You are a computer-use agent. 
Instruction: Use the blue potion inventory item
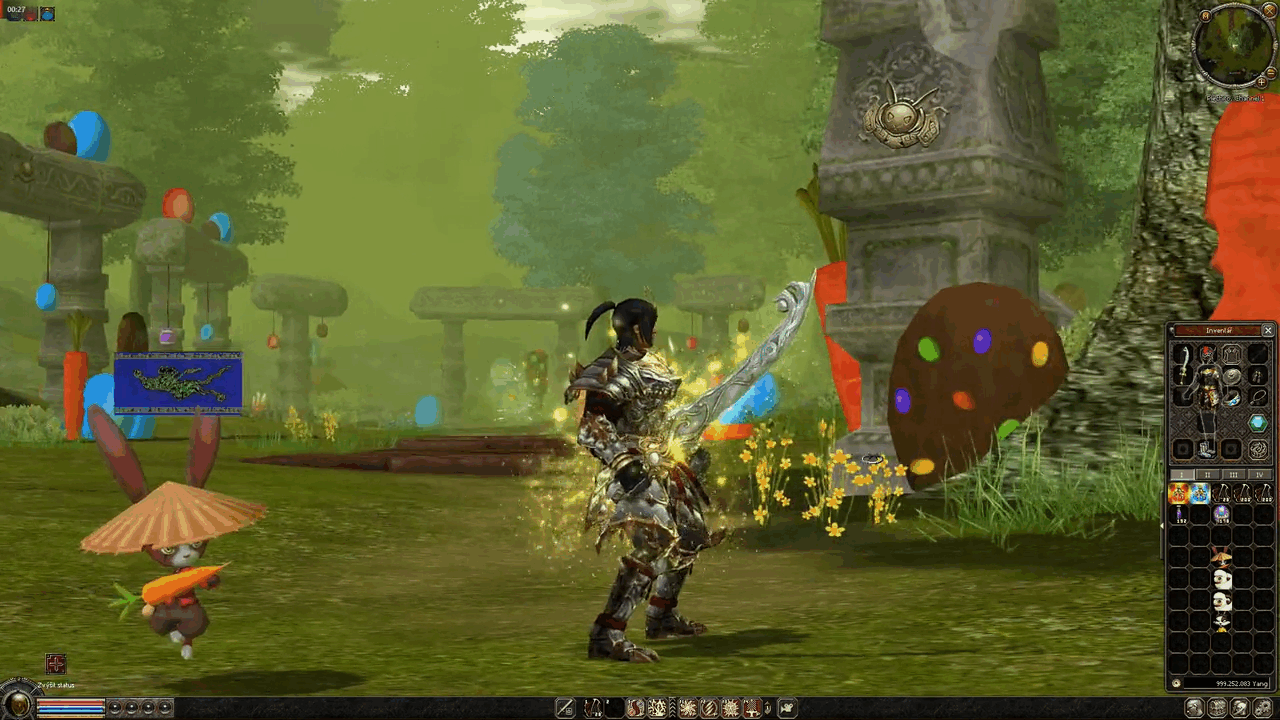click(x=1200, y=493)
